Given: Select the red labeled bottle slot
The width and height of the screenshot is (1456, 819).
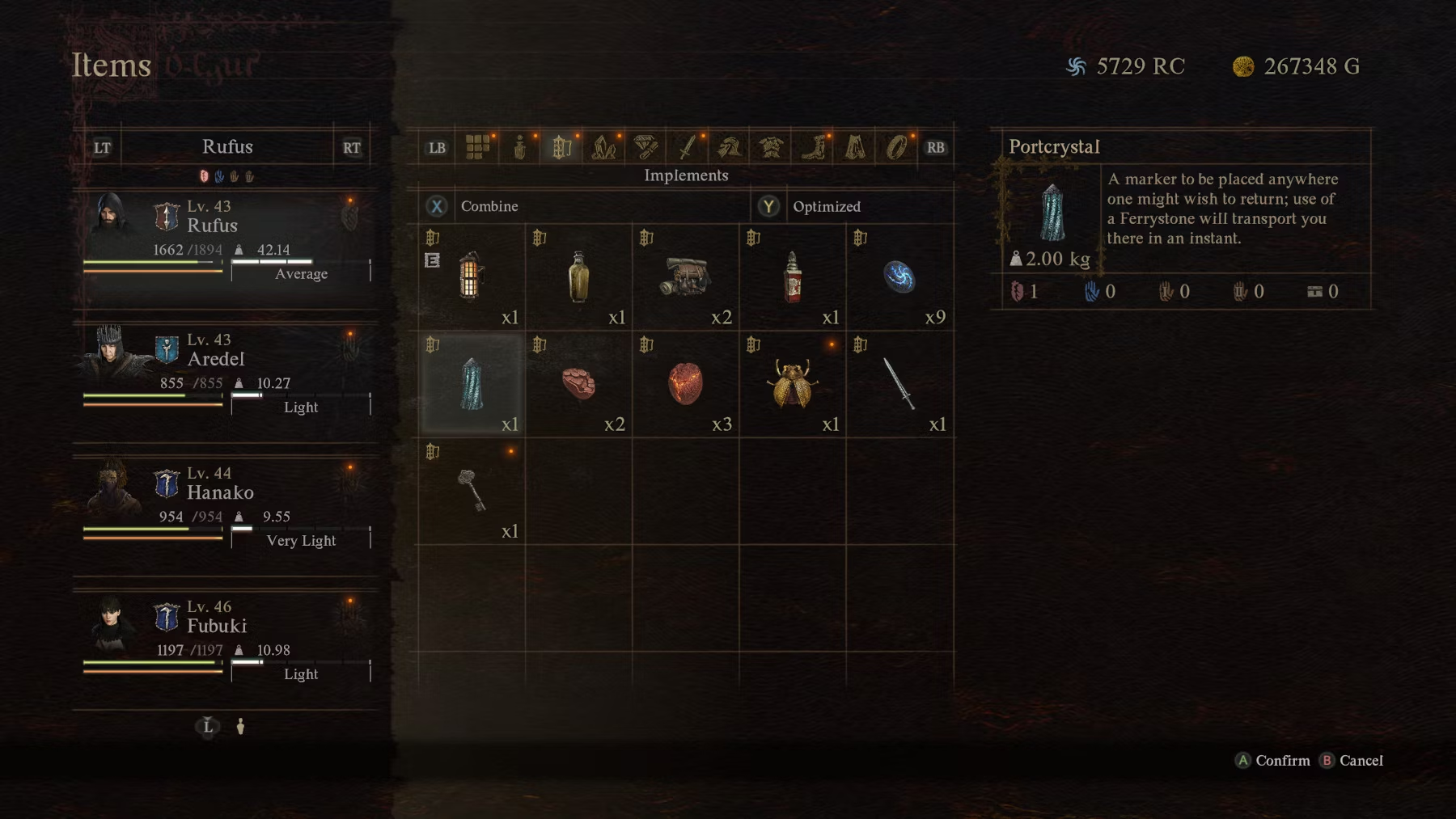Looking at the screenshot, I should click(792, 277).
